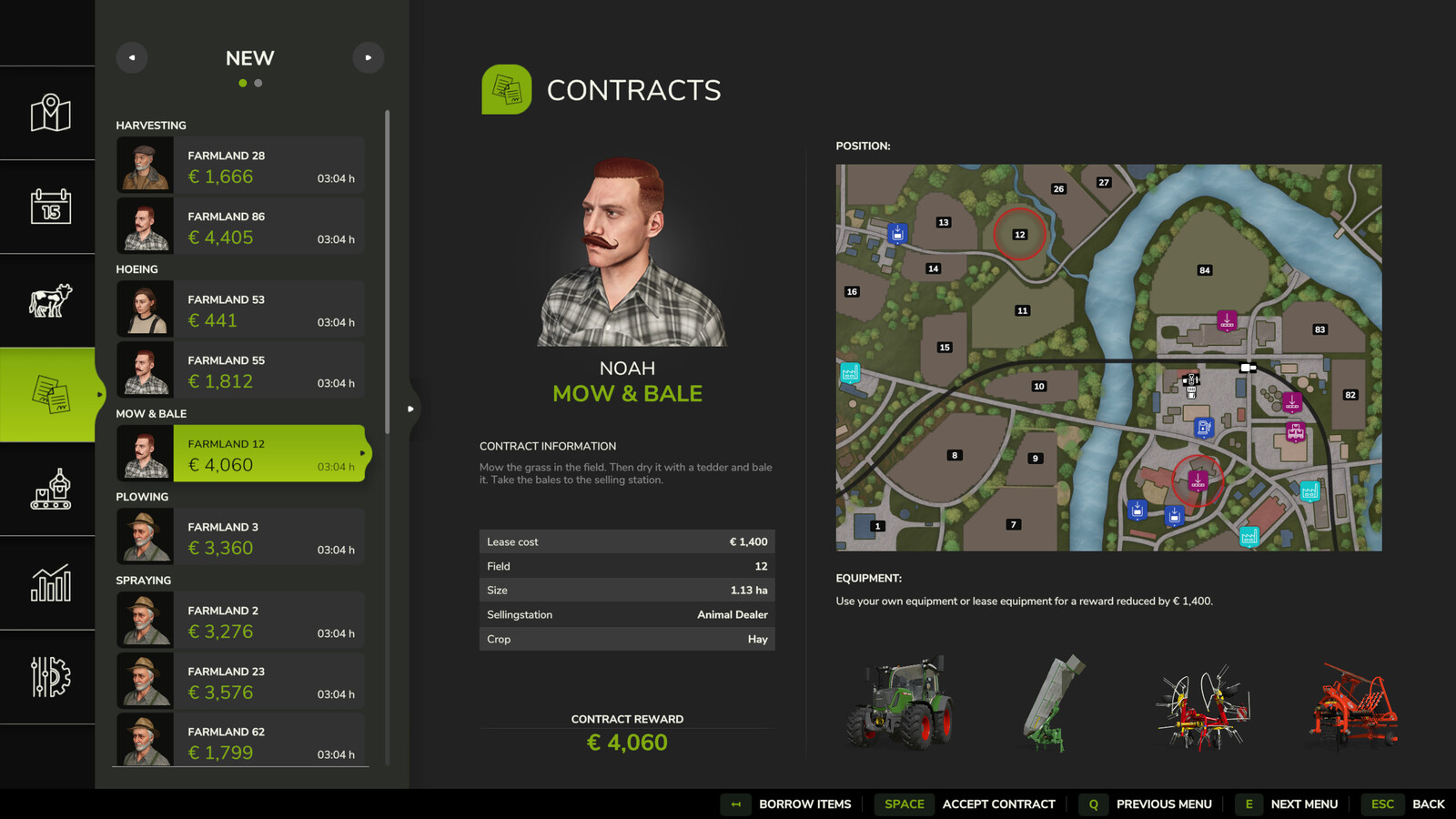This screenshot has height=819, width=1456.
Task: Click BACK to exit the contracts screen
Action: pos(1429,804)
